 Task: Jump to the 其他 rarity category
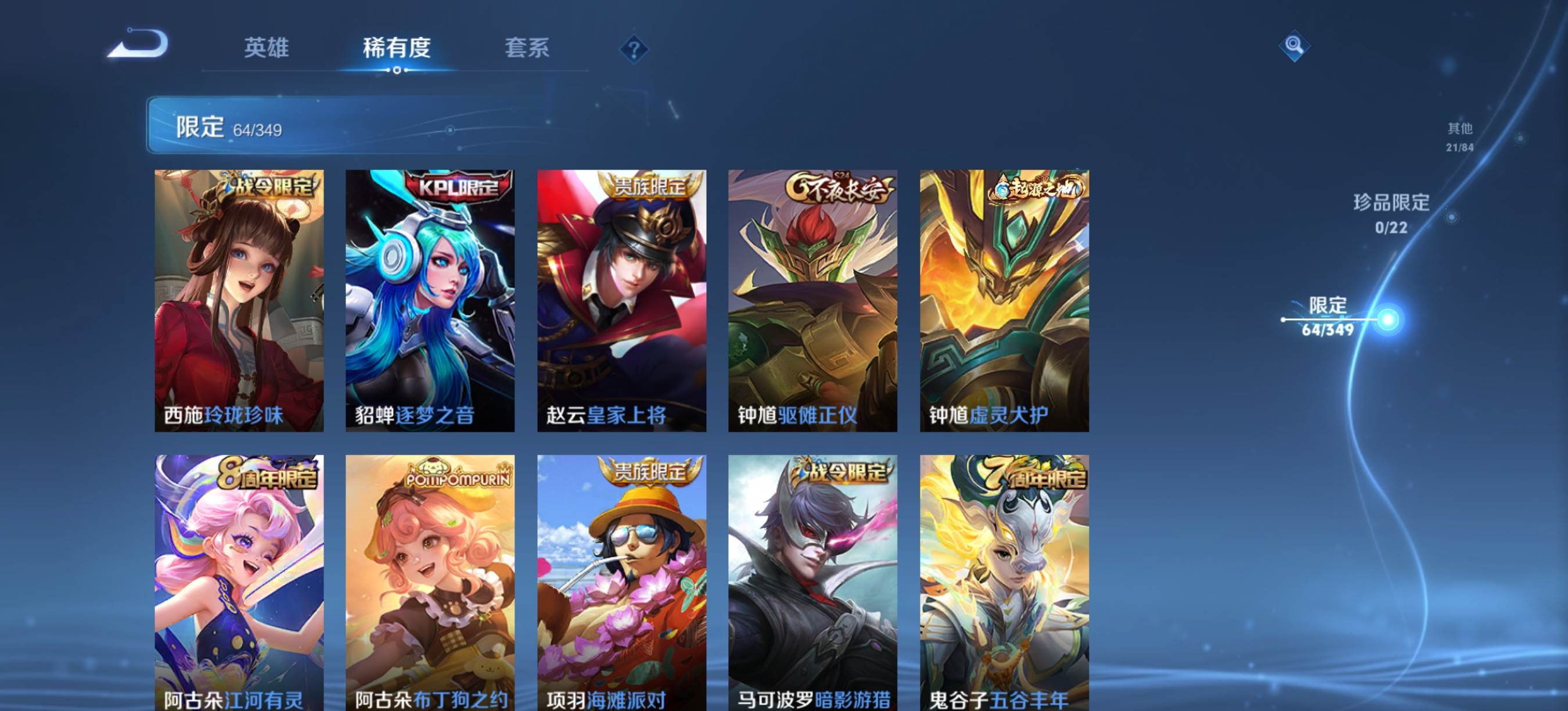click(1459, 137)
